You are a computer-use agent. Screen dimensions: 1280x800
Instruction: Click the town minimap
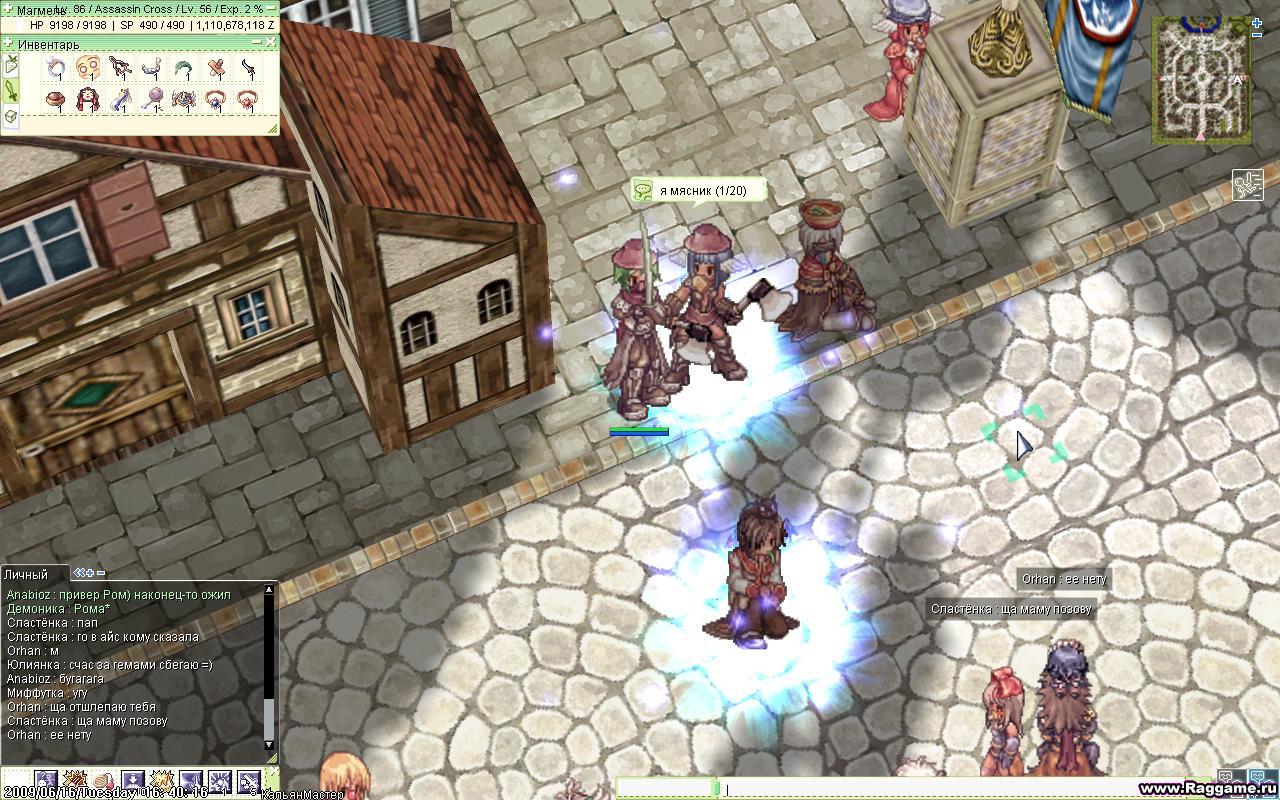click(x=1199, y=79)
